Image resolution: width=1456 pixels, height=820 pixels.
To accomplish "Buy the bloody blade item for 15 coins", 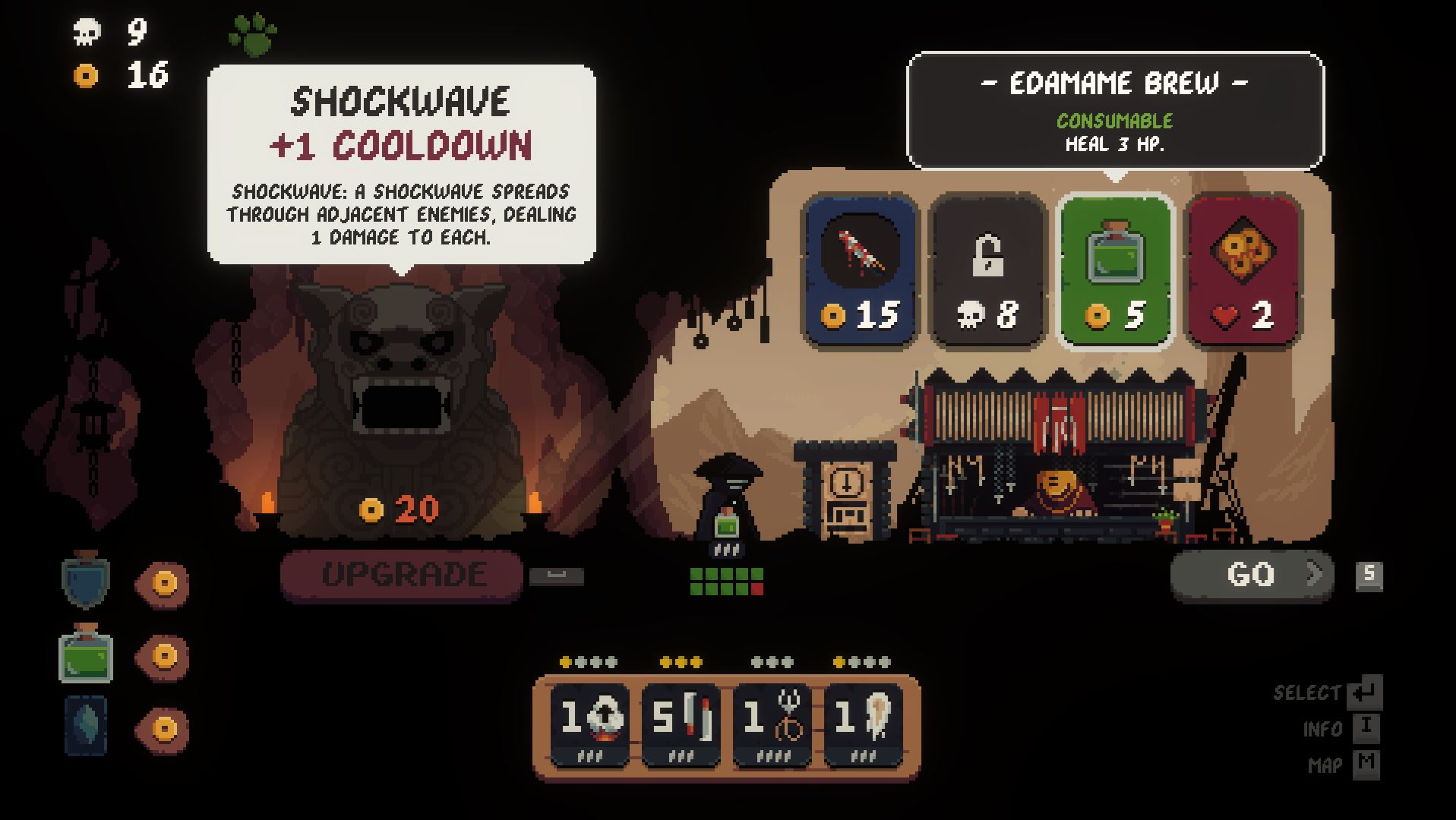I will [x=861, y=271].
